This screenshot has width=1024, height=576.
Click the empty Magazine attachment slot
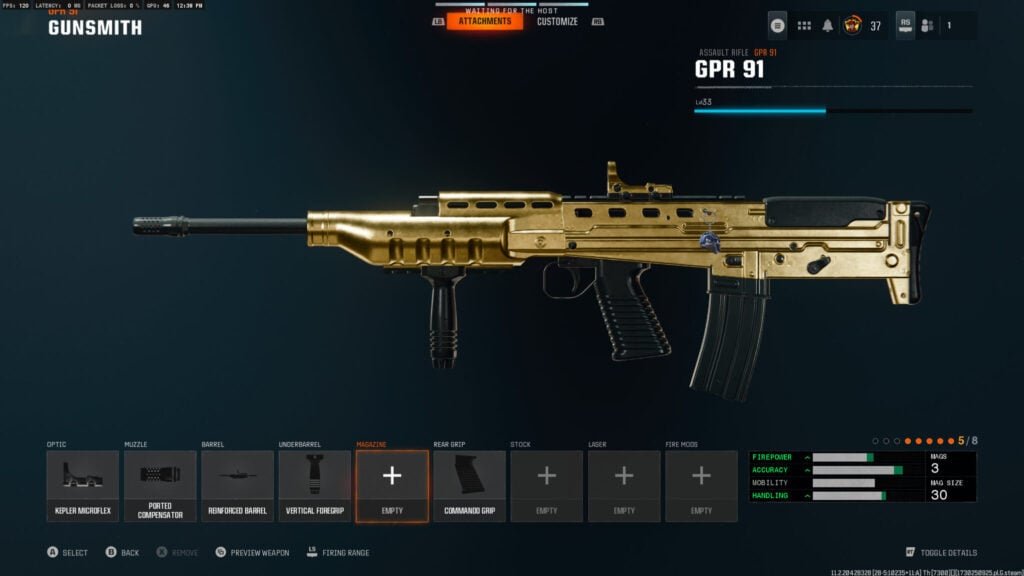392,485
